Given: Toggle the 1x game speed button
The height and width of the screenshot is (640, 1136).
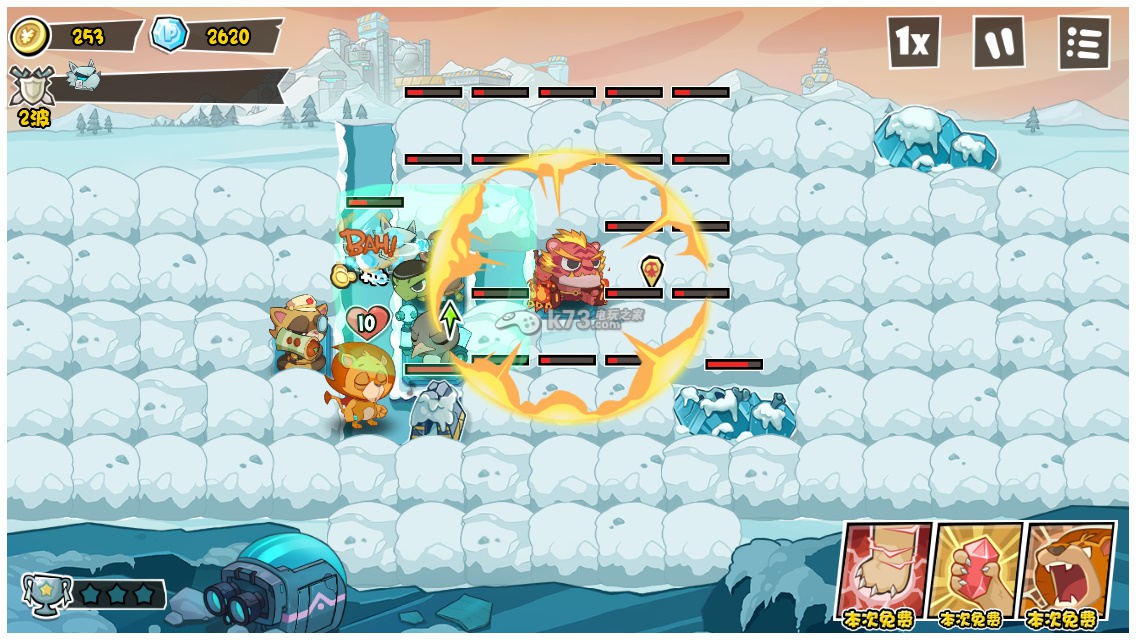Looking at the screenshot, I should pos(913,42).
